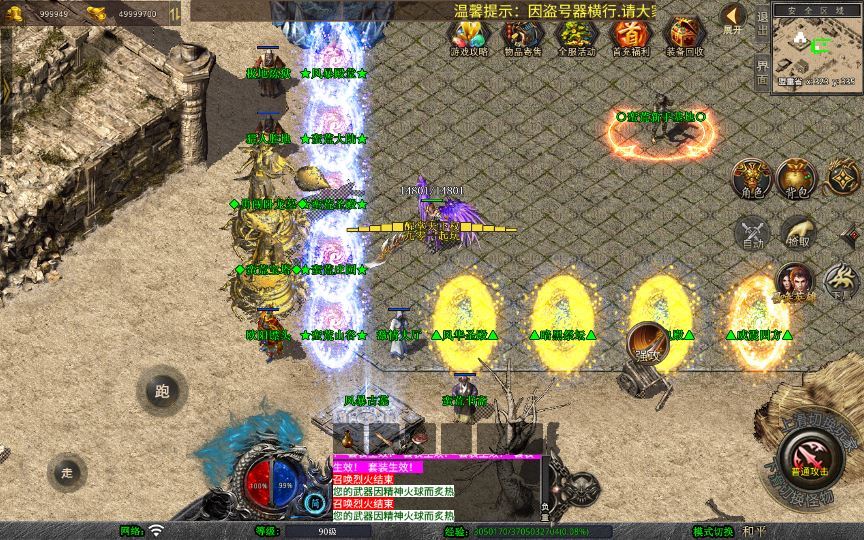Activate the 弹跃 skill icon
Screen dimensions: 864x540
tap(648, 342)
